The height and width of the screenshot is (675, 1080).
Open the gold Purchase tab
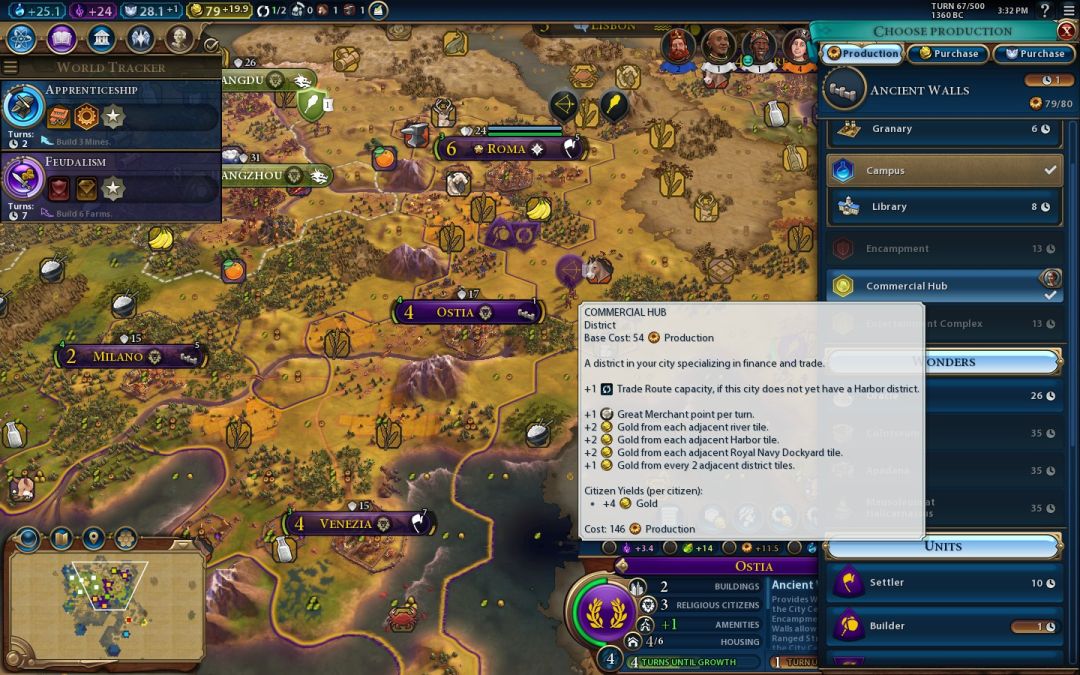(946, 54)
